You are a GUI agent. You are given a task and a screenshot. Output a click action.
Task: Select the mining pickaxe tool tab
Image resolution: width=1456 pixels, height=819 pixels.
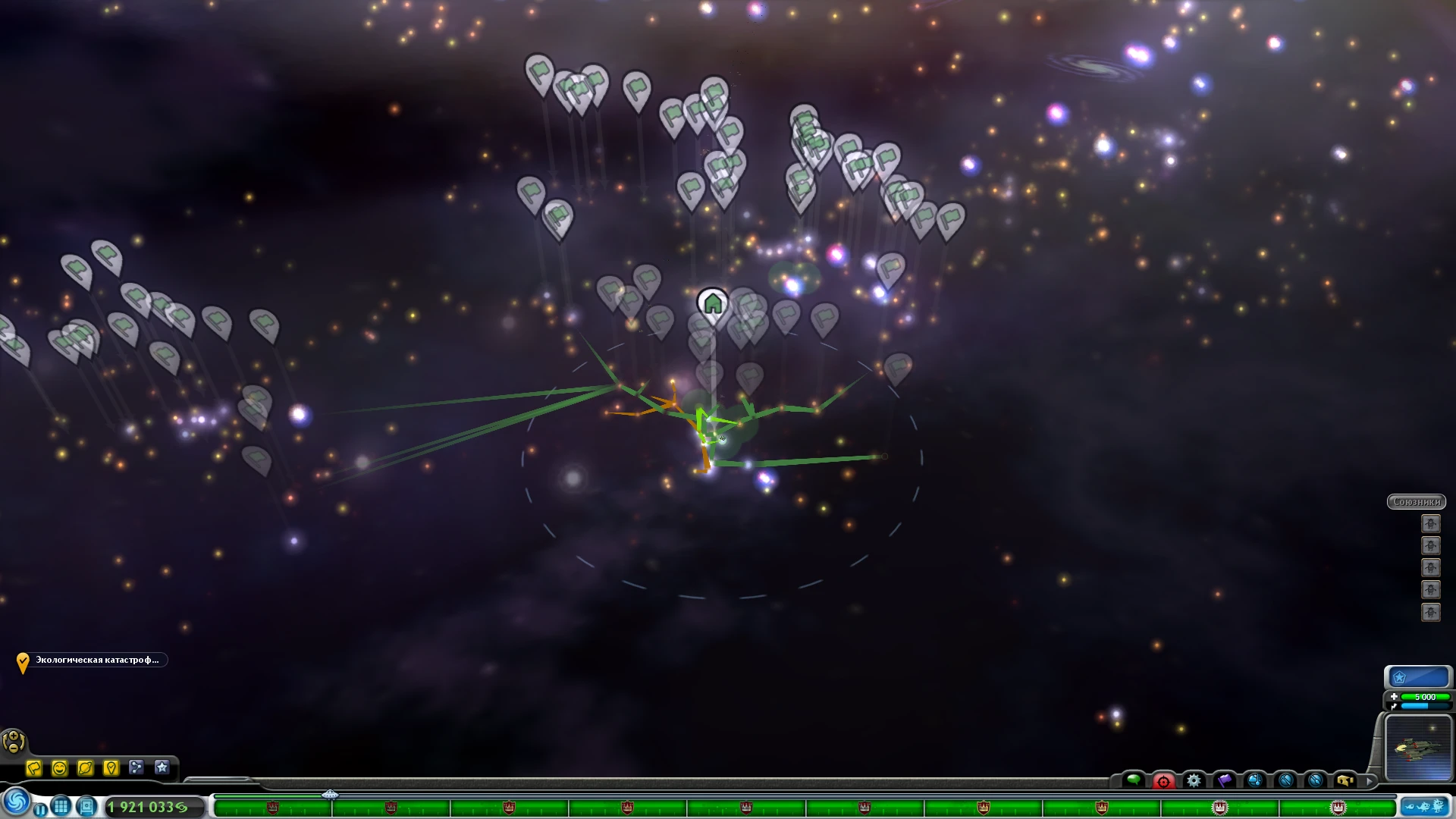pyautogui.click(x=1285, y=781)
